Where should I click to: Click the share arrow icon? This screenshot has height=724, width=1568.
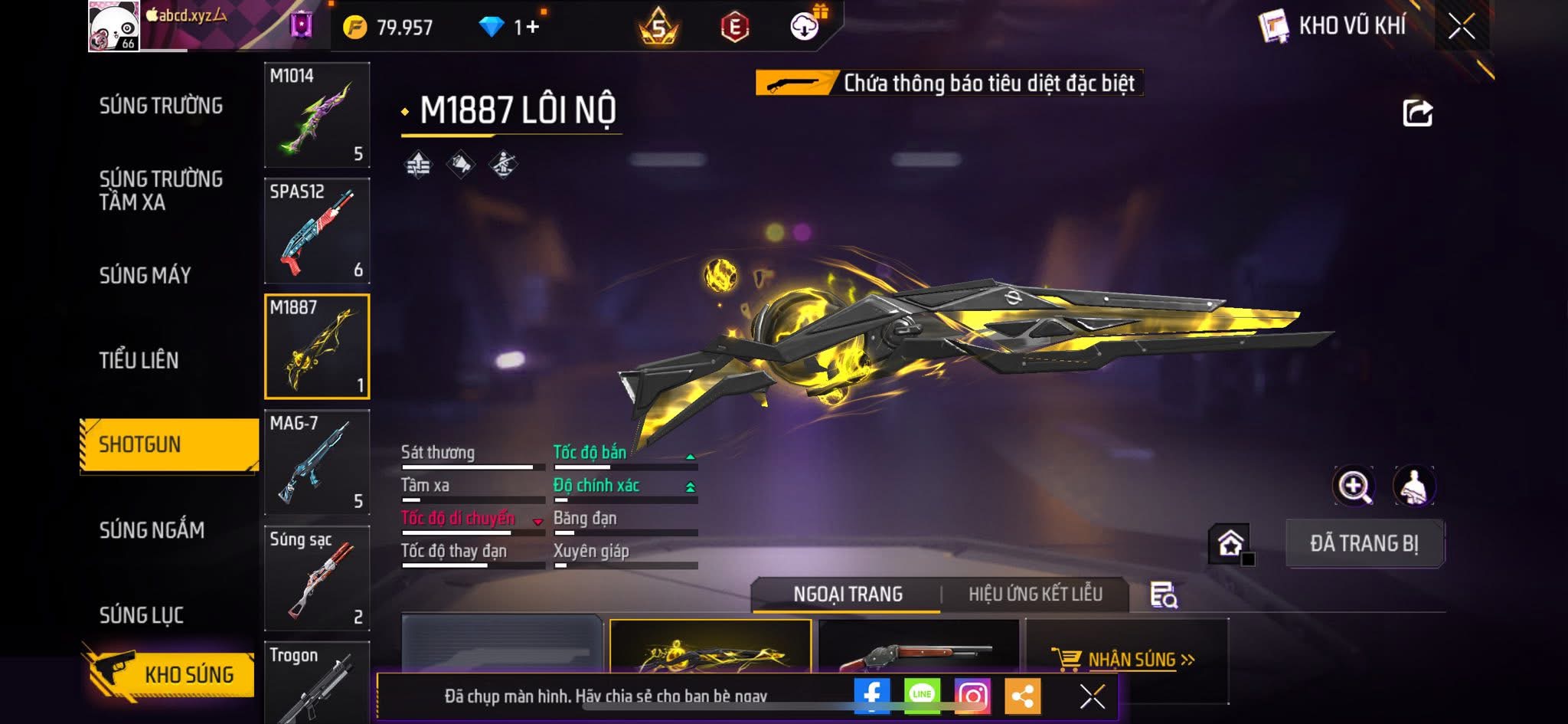coord(1417,113)
